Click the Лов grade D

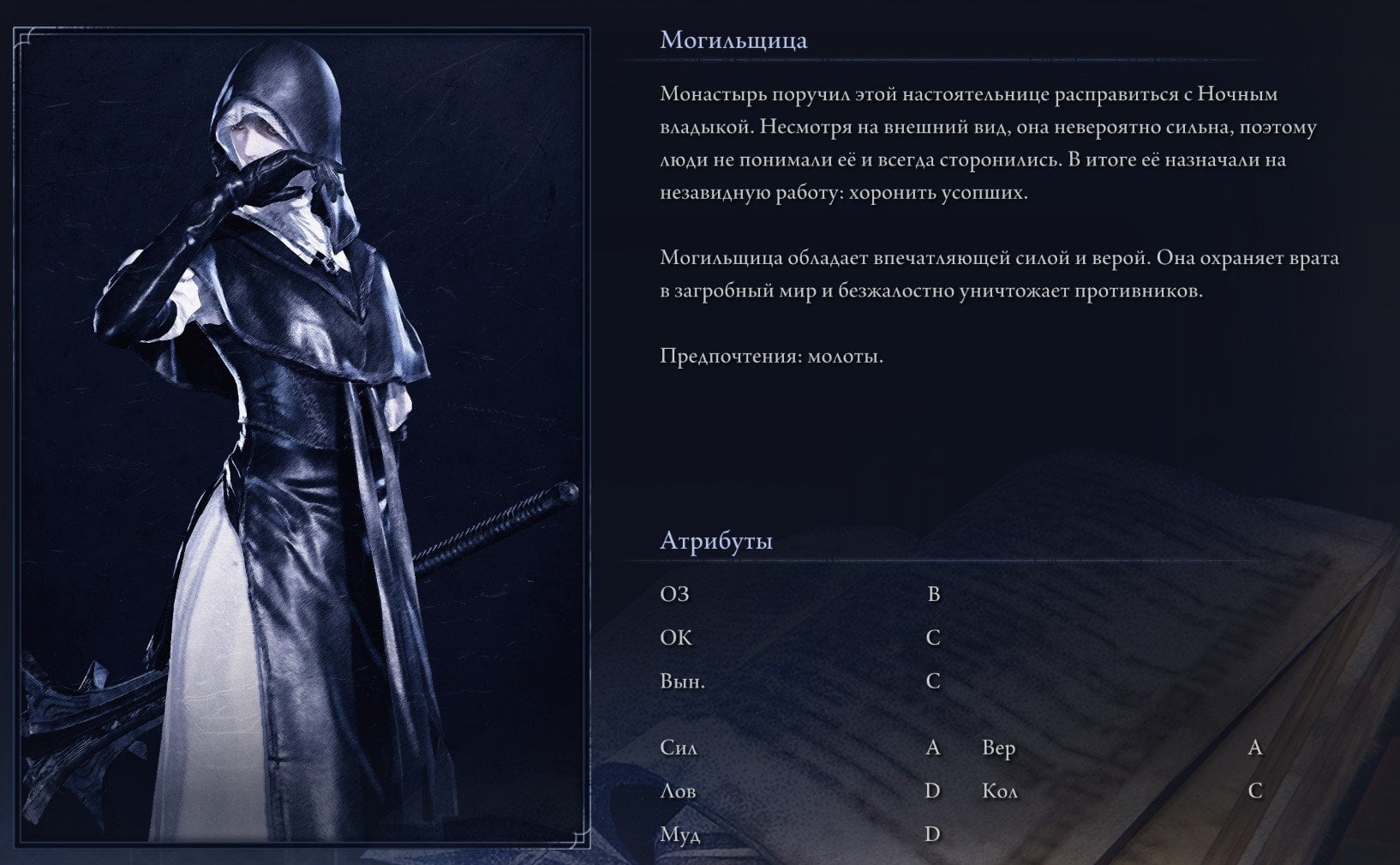[x=931, y=790]
